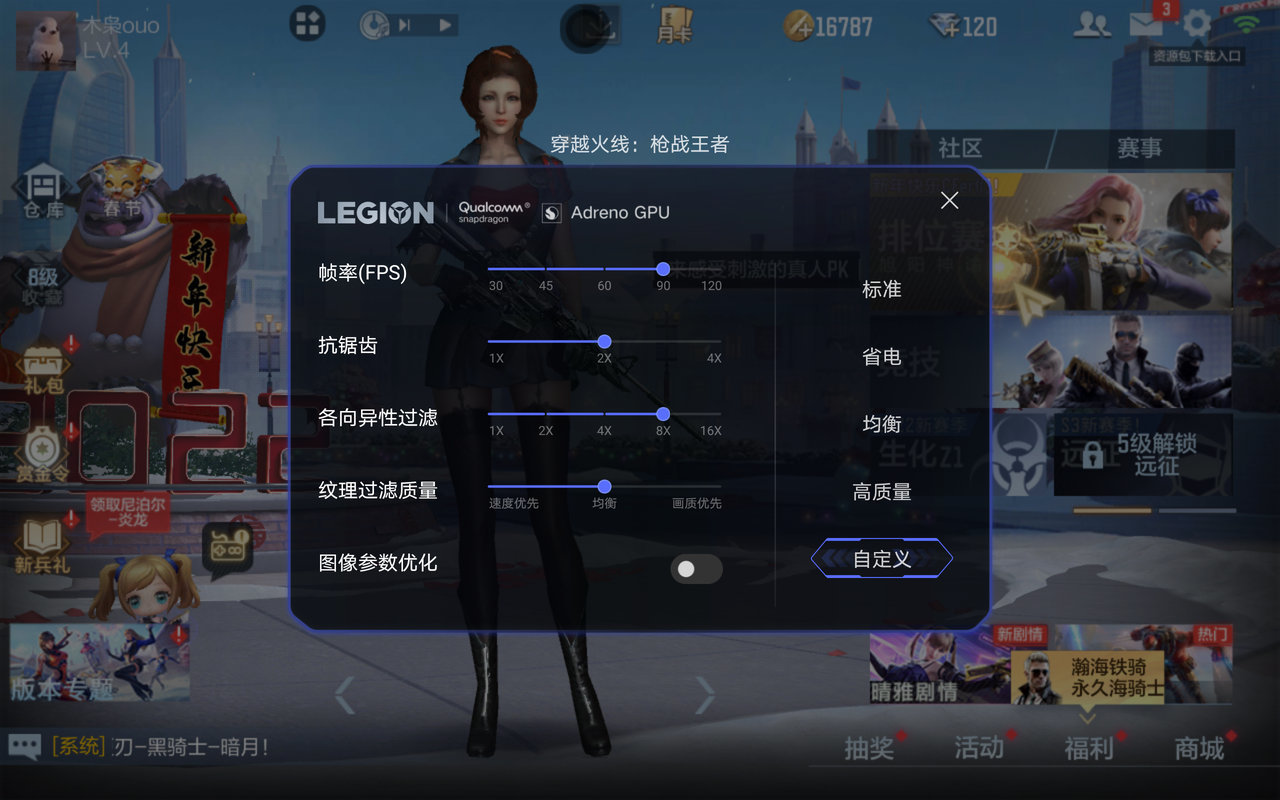Viewport: 1280px width, 800px height.
Task: Open the settings gear icon
Action: 1196,24
